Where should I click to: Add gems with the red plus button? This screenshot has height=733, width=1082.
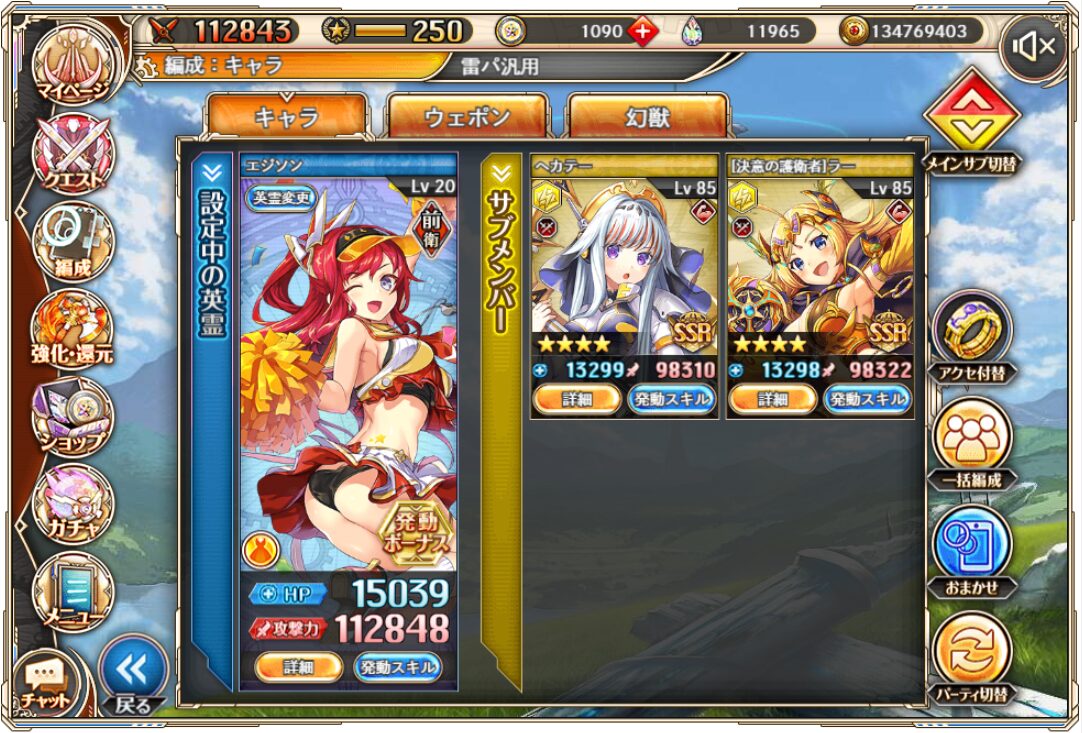(642, 31)
